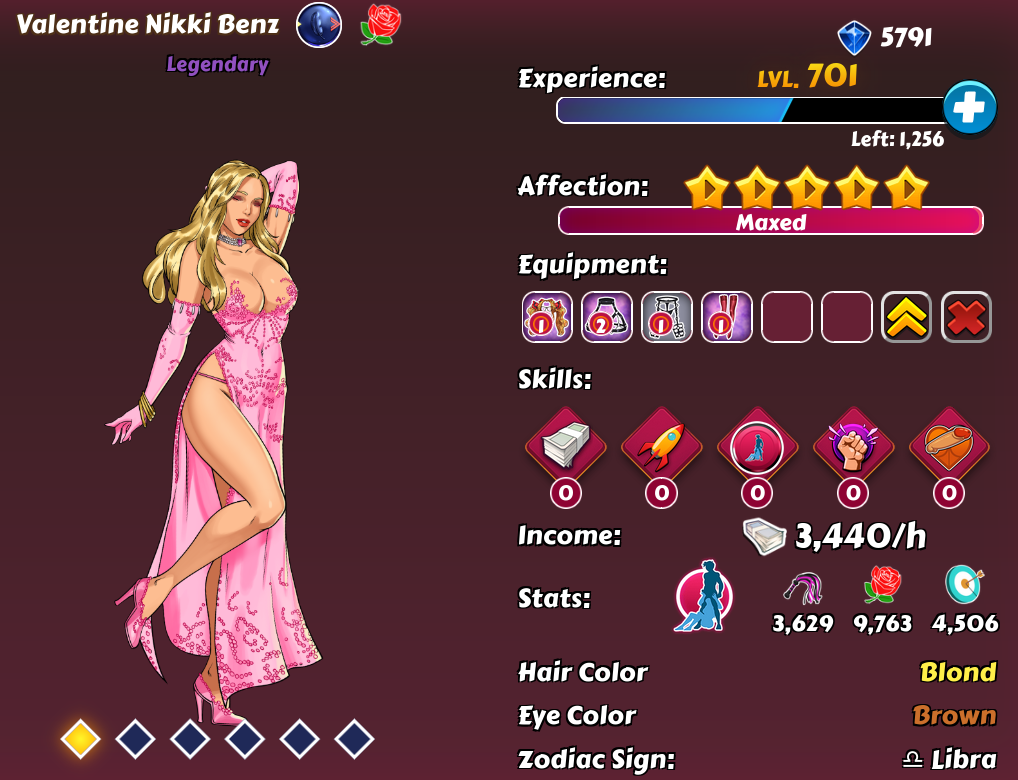The image size is (1018, 780).
Task: Select the red stockings equipment slot
Action: (x=727, y=317)
